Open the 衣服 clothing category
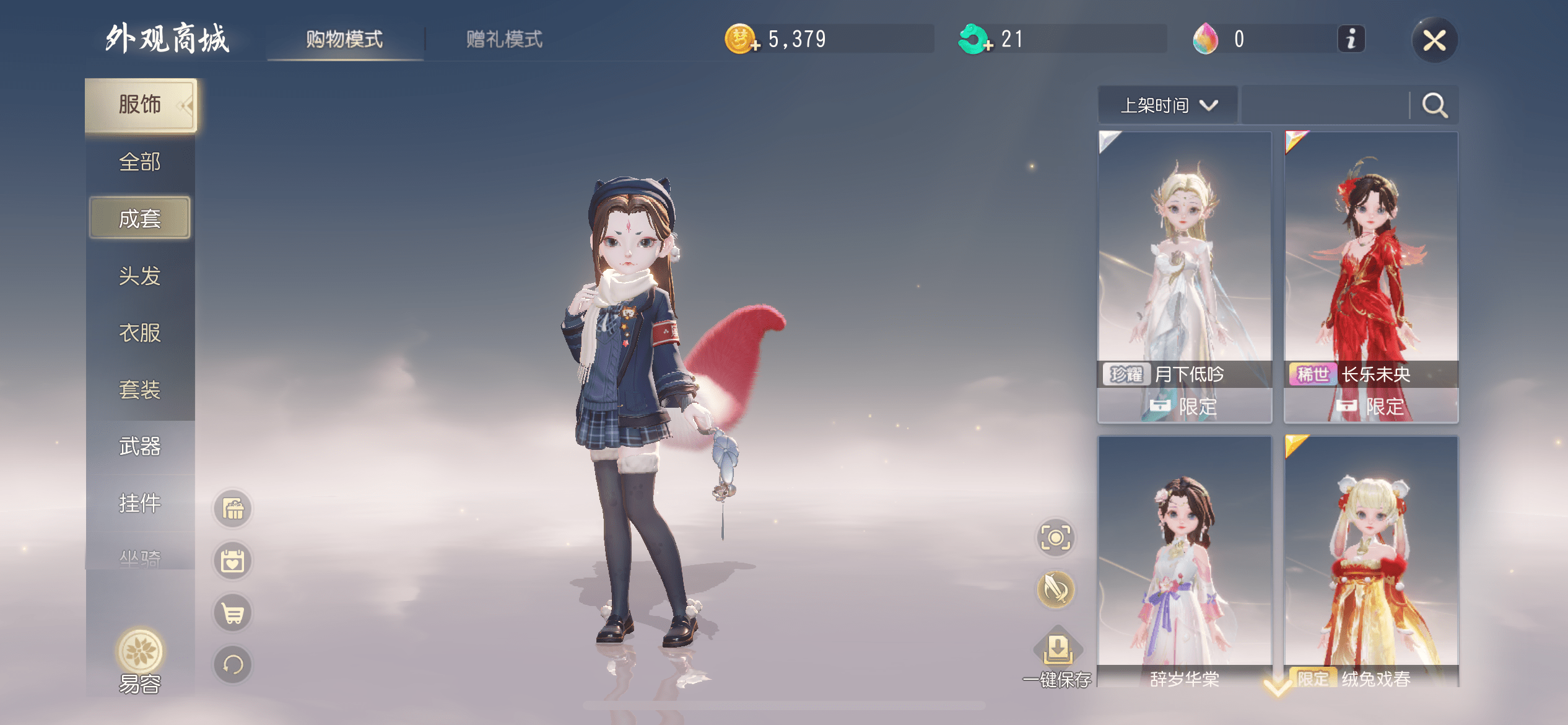The height and width of the screenshot is (725, 1568). coord(140,333)
